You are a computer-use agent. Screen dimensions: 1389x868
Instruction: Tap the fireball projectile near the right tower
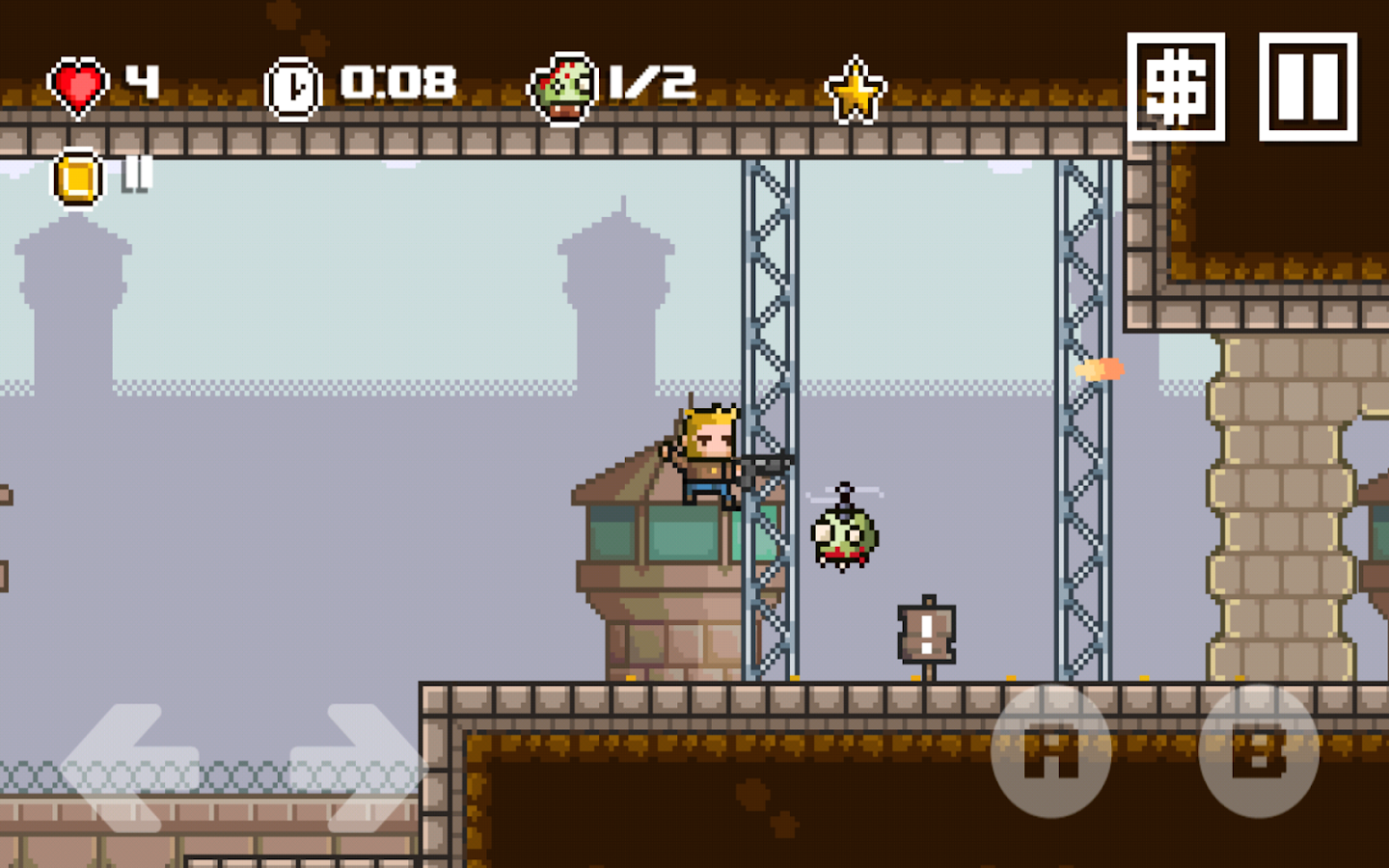pyautogui.click(x=1100, y=367)
